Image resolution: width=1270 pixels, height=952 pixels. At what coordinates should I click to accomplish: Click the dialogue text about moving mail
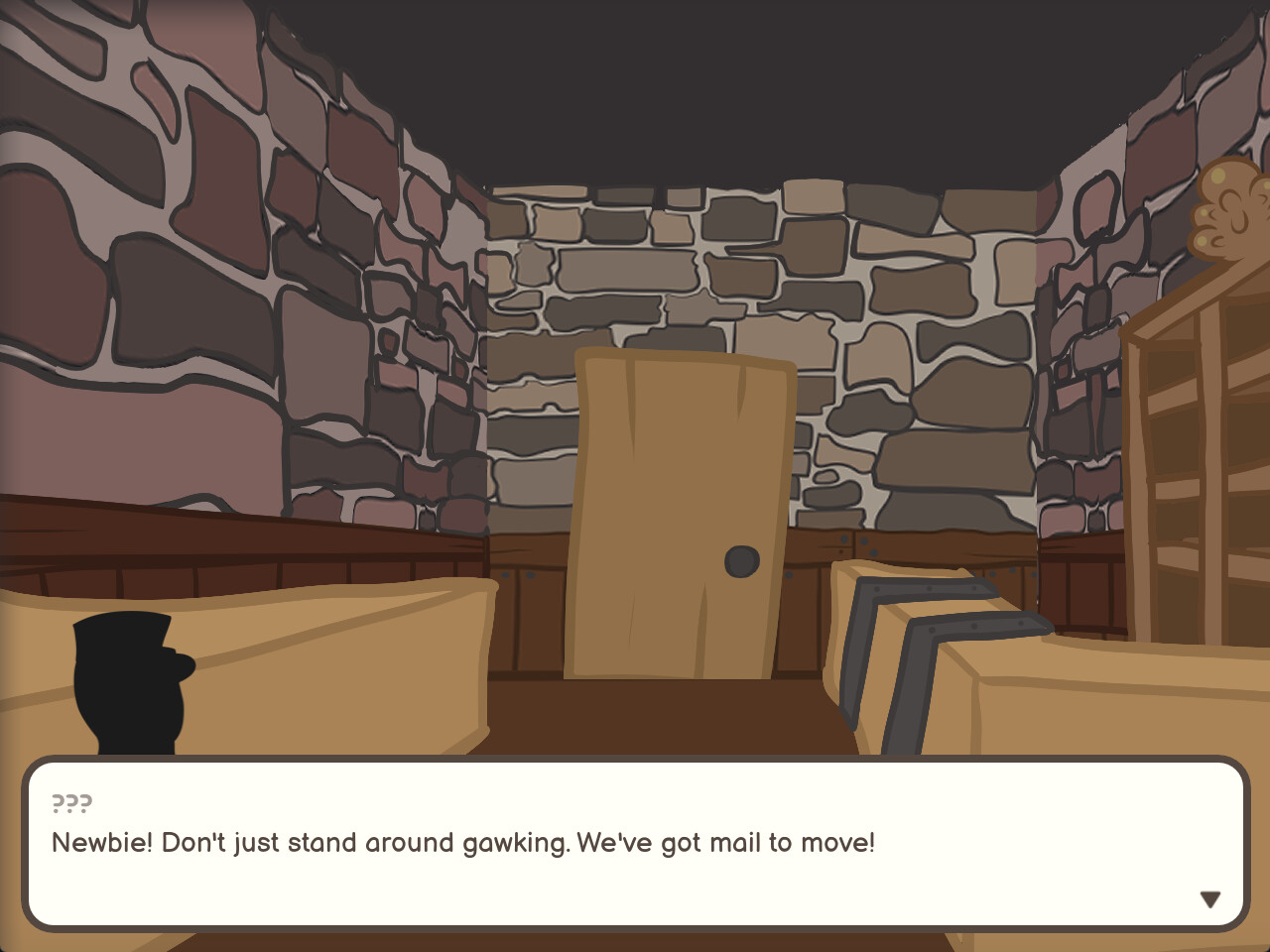[x=462, y=842]
